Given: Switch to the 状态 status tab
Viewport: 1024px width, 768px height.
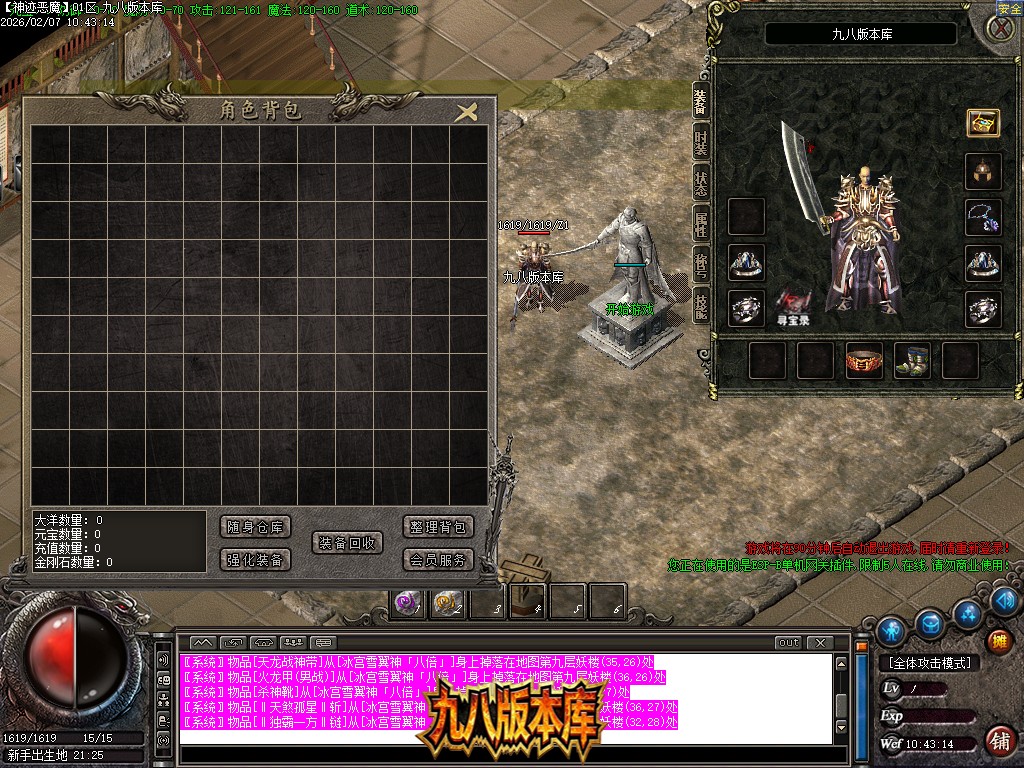Looking at the screenshot, I should click(x=701, y=184).
